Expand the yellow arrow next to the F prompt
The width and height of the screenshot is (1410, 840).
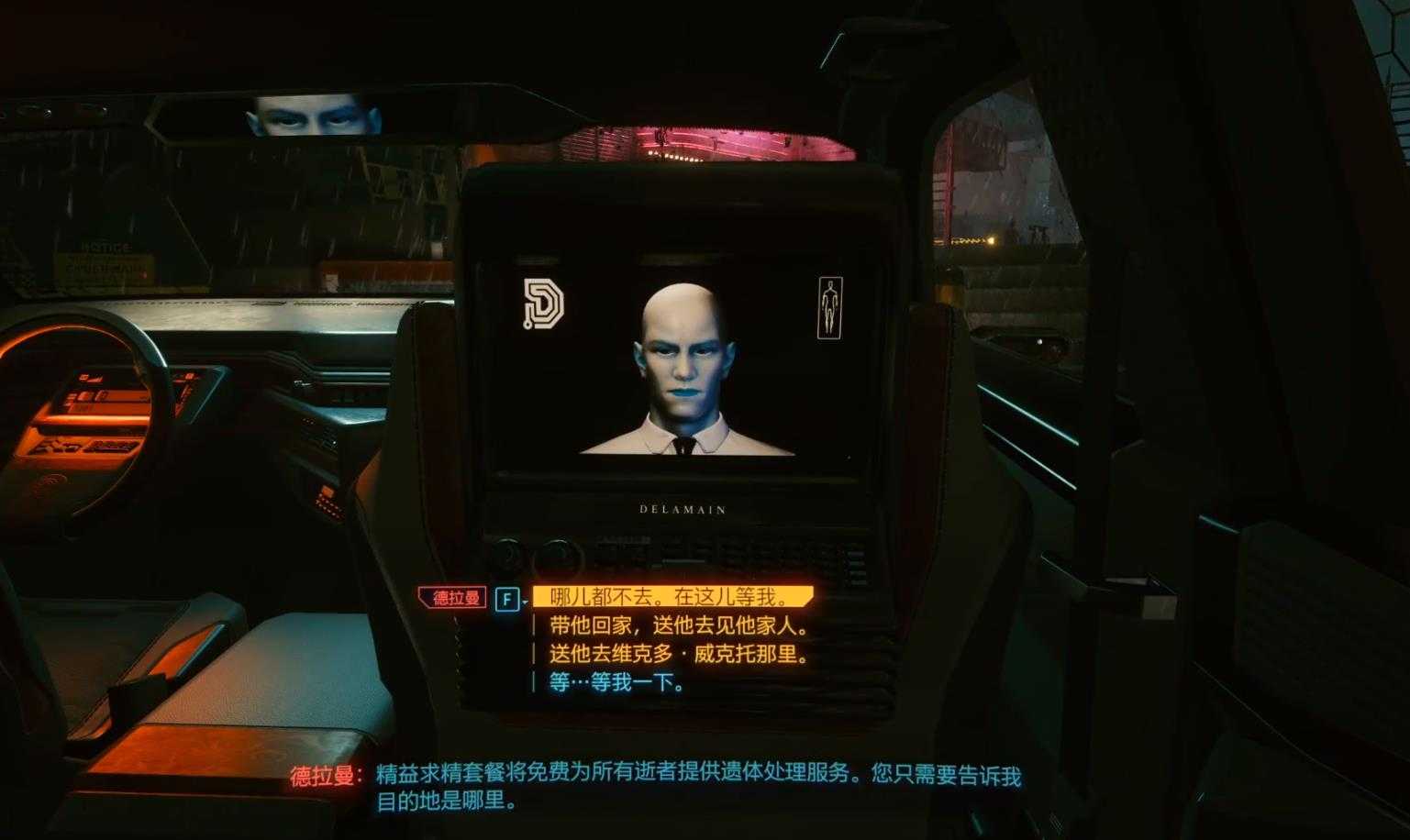526,602
